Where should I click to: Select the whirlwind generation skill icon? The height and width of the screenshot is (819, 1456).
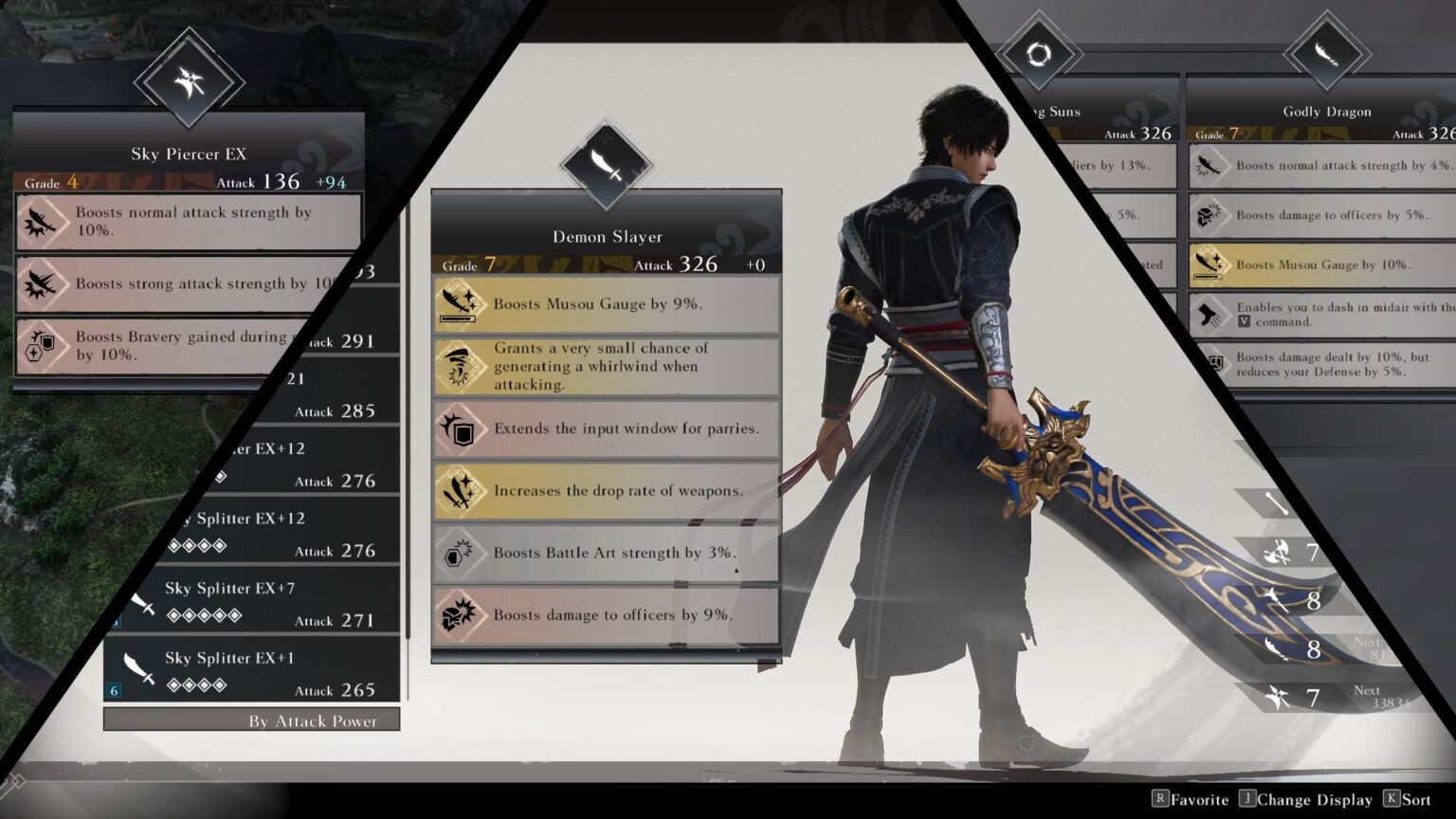(462, 366)
